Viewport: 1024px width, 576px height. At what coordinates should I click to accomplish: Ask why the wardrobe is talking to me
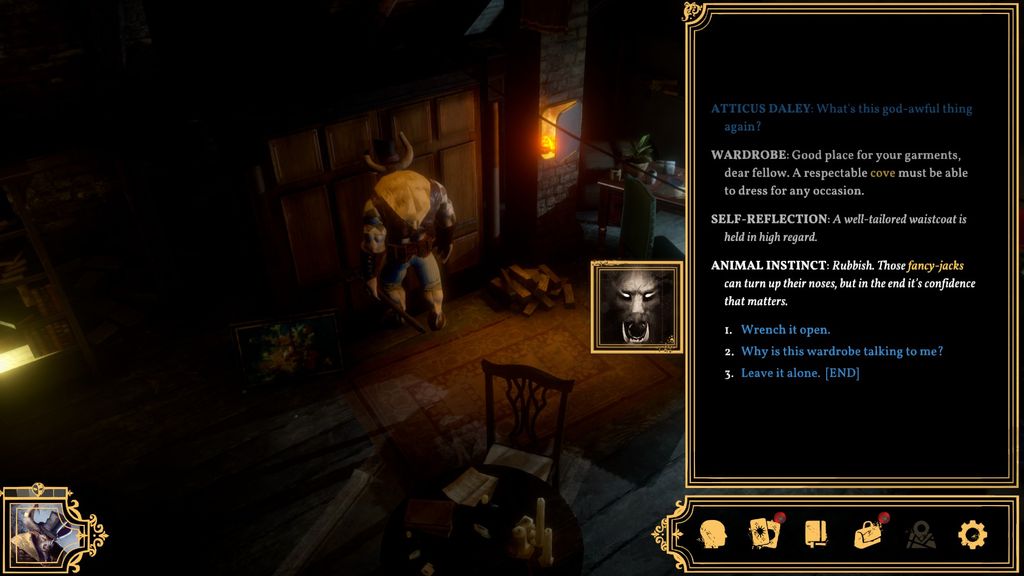841,352
